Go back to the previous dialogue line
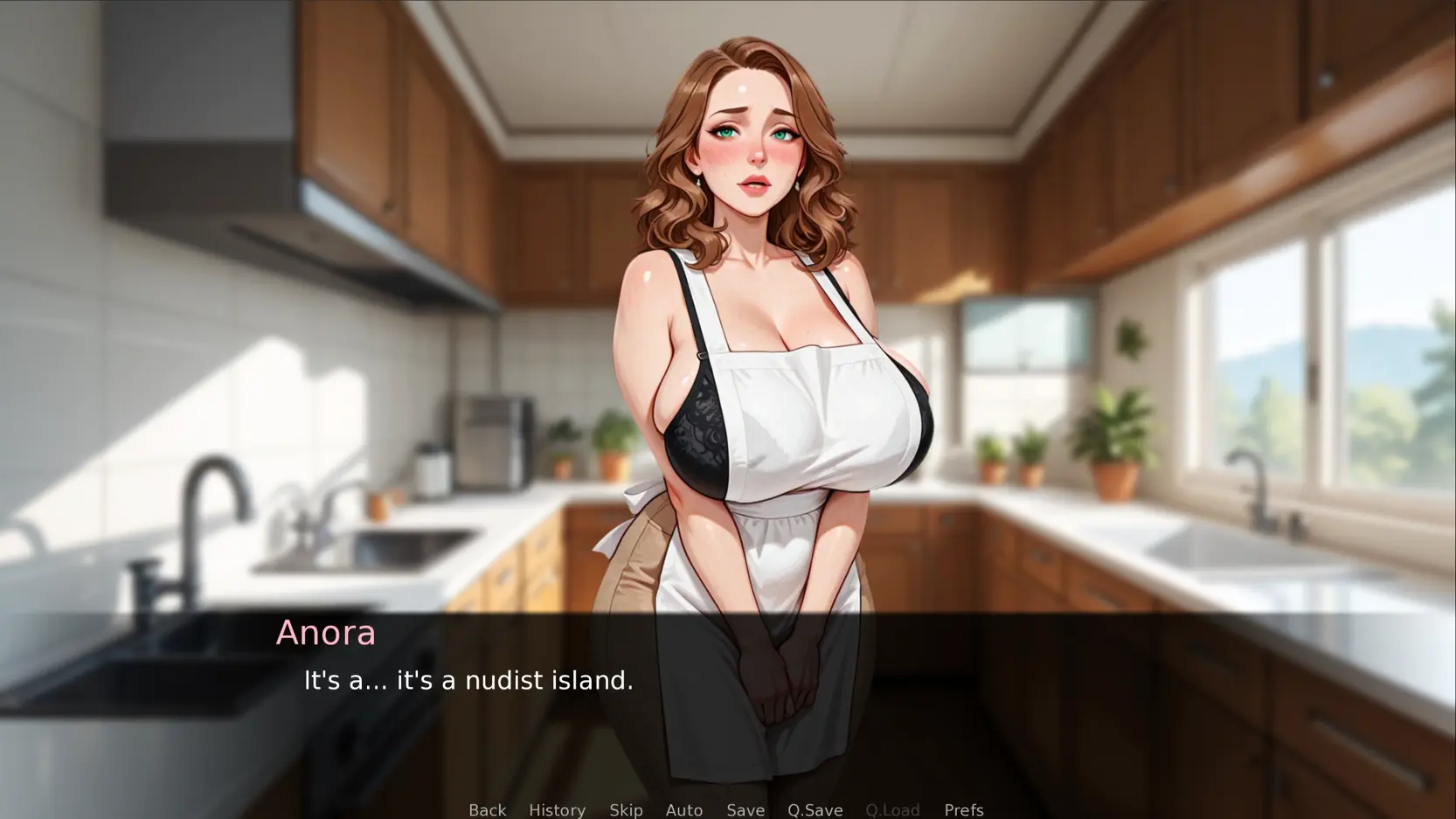 tap(487, 809)
